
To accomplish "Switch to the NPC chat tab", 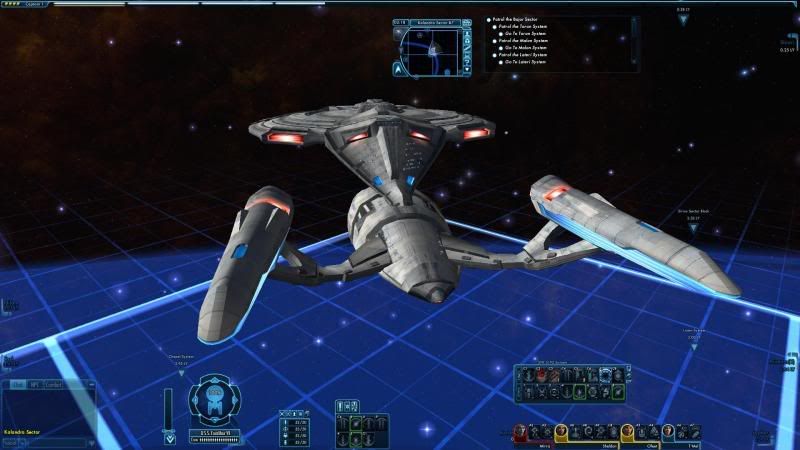I will pos(34,384).
